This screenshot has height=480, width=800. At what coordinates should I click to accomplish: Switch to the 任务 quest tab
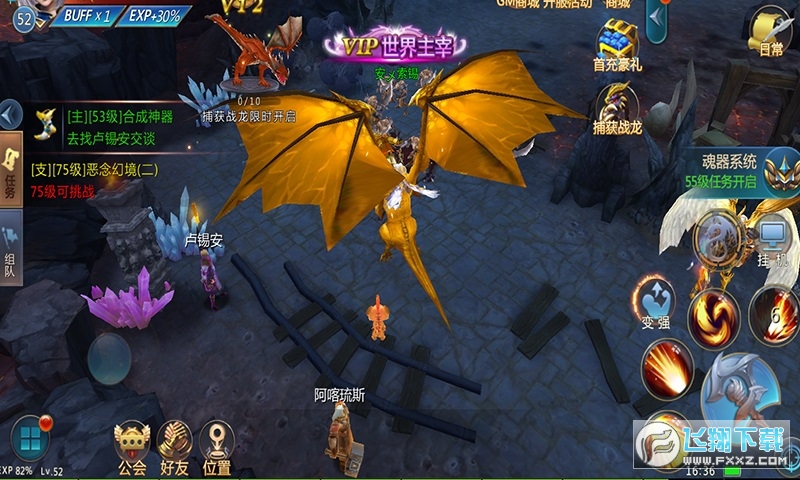pyautogui.click(x=11, y=172)
